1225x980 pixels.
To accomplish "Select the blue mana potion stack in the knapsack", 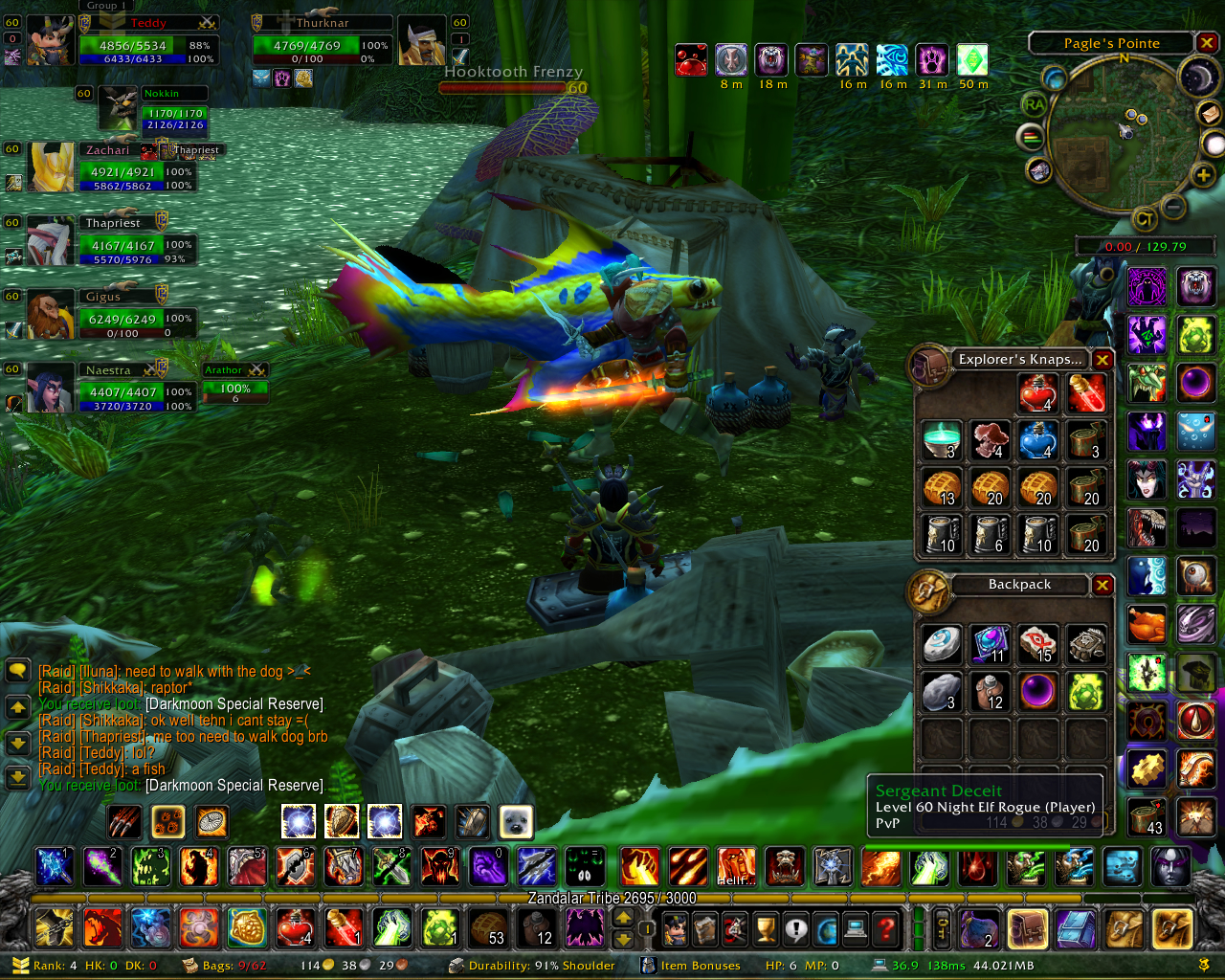I will (x=1037, y=440).
